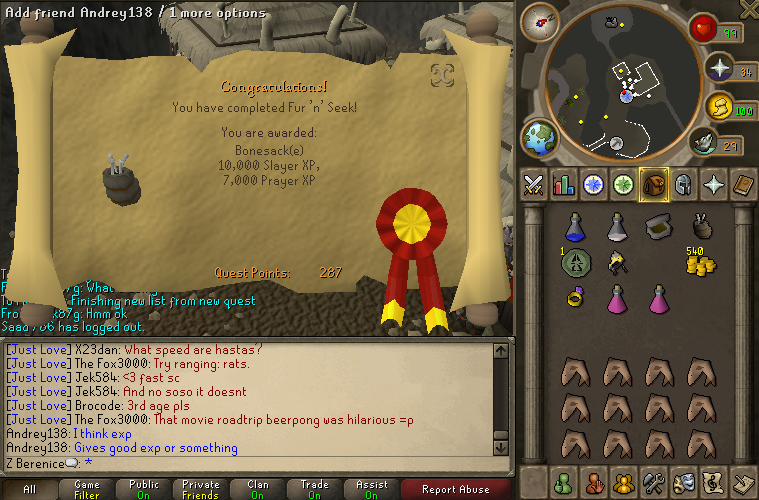Open the Game chat filter tab
Image resolution: width=759 pixels, height=500 pixels.
click(87, 489)
